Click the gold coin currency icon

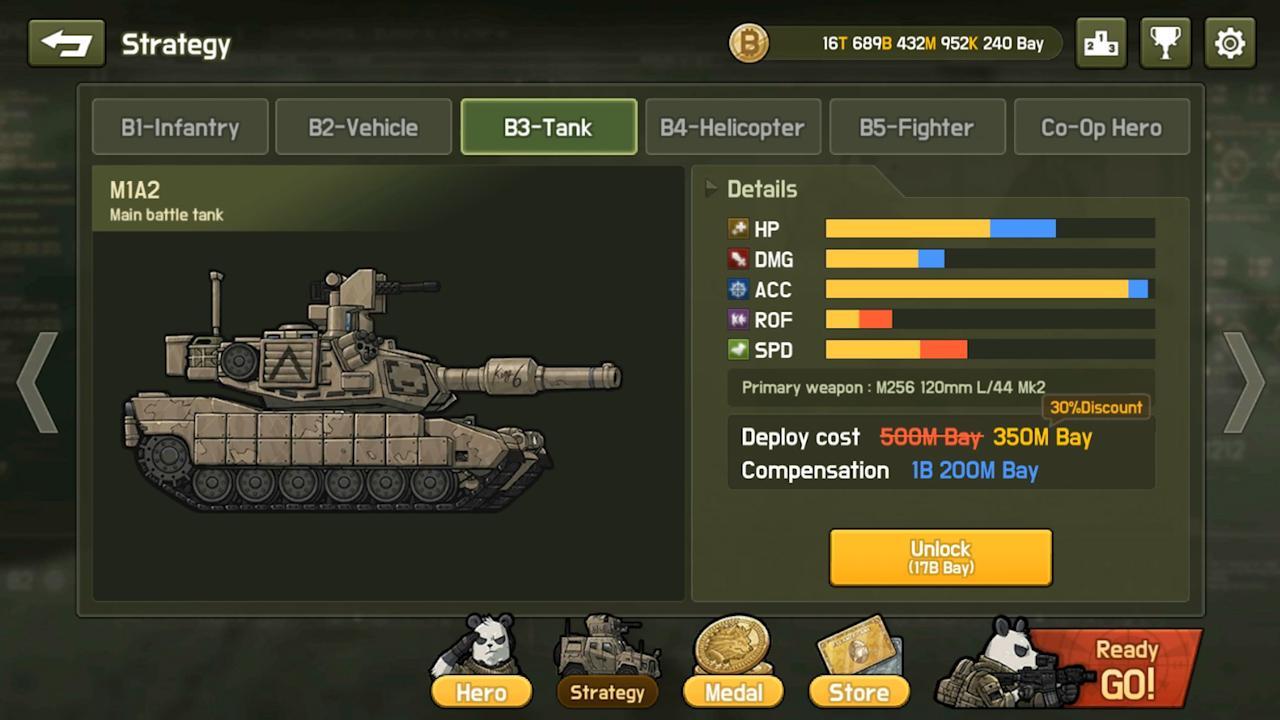click(x=748, y=44)
